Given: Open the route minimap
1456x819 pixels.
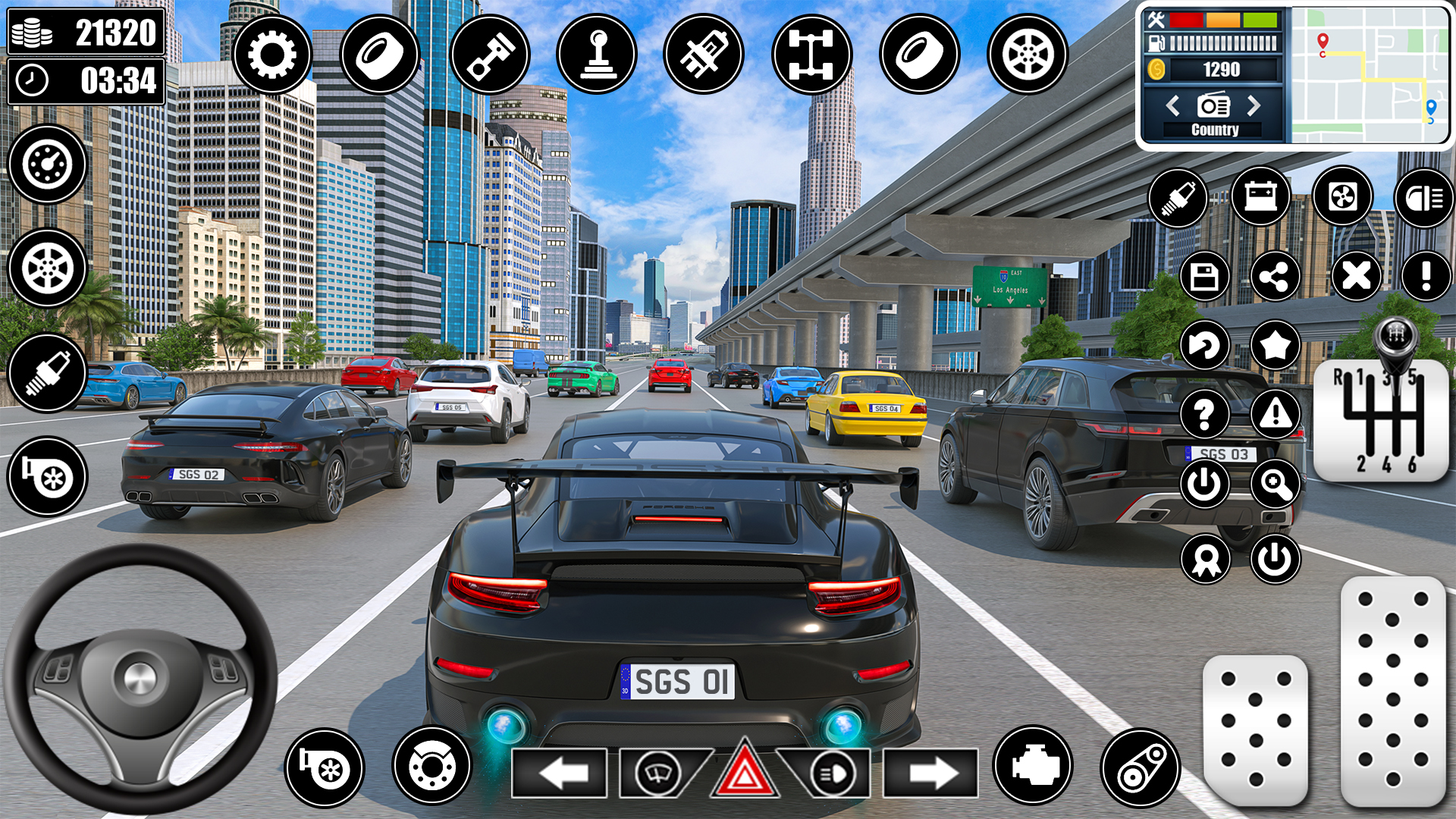Looking at the screenshot, I should tap(1370, 74).
